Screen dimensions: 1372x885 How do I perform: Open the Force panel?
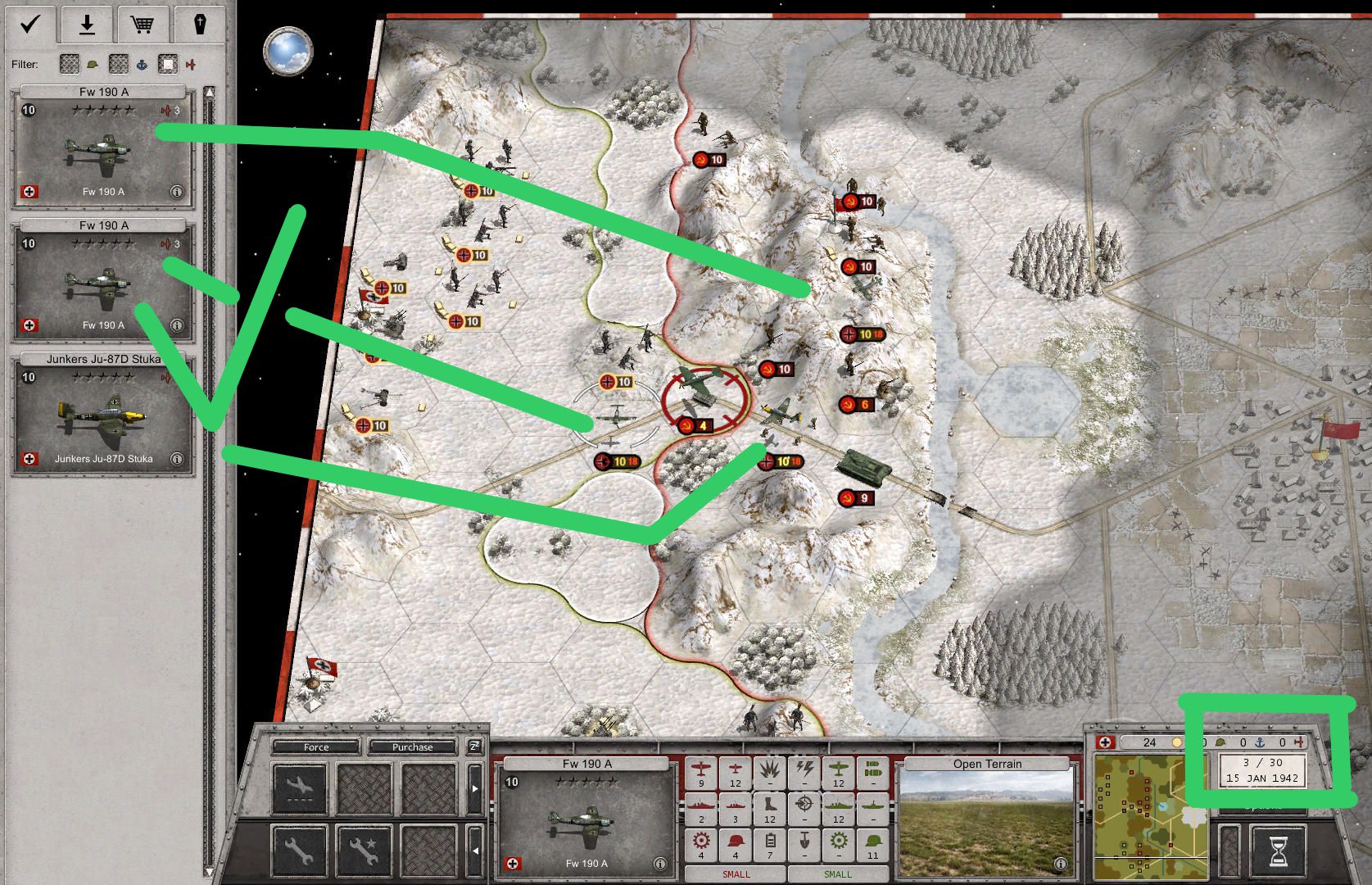[316, 747]
